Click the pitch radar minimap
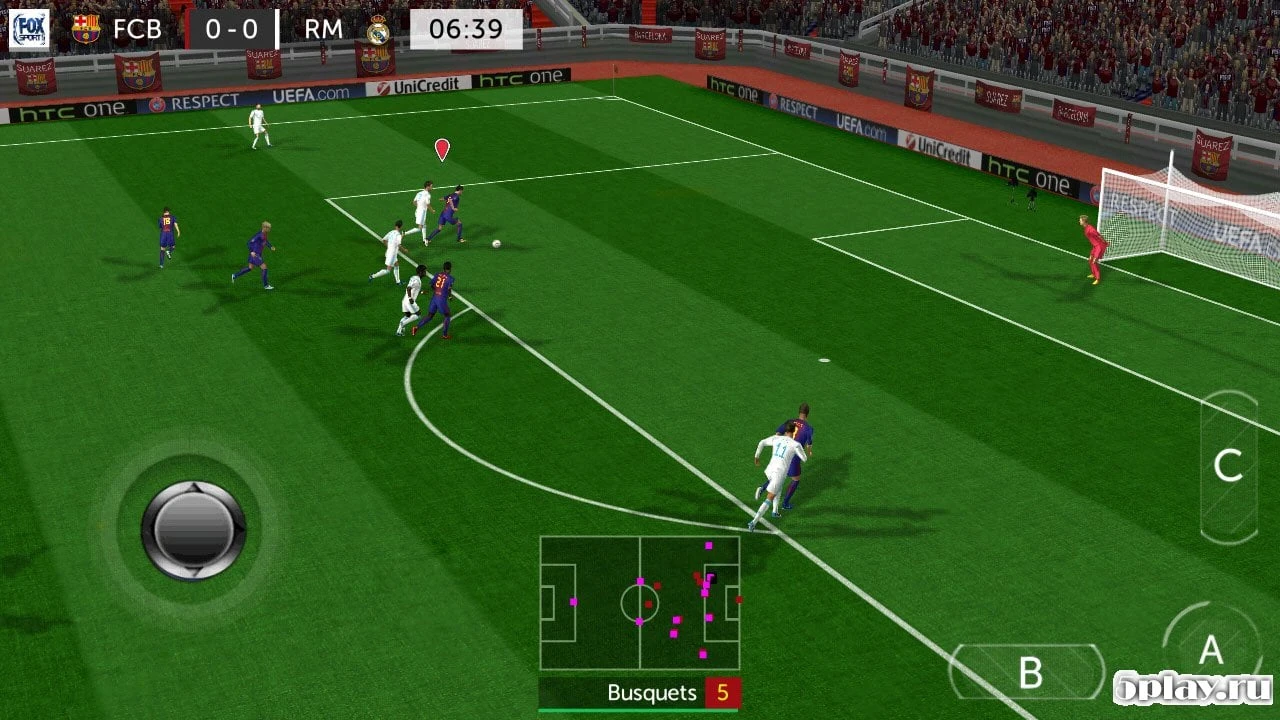 [640, 603]
